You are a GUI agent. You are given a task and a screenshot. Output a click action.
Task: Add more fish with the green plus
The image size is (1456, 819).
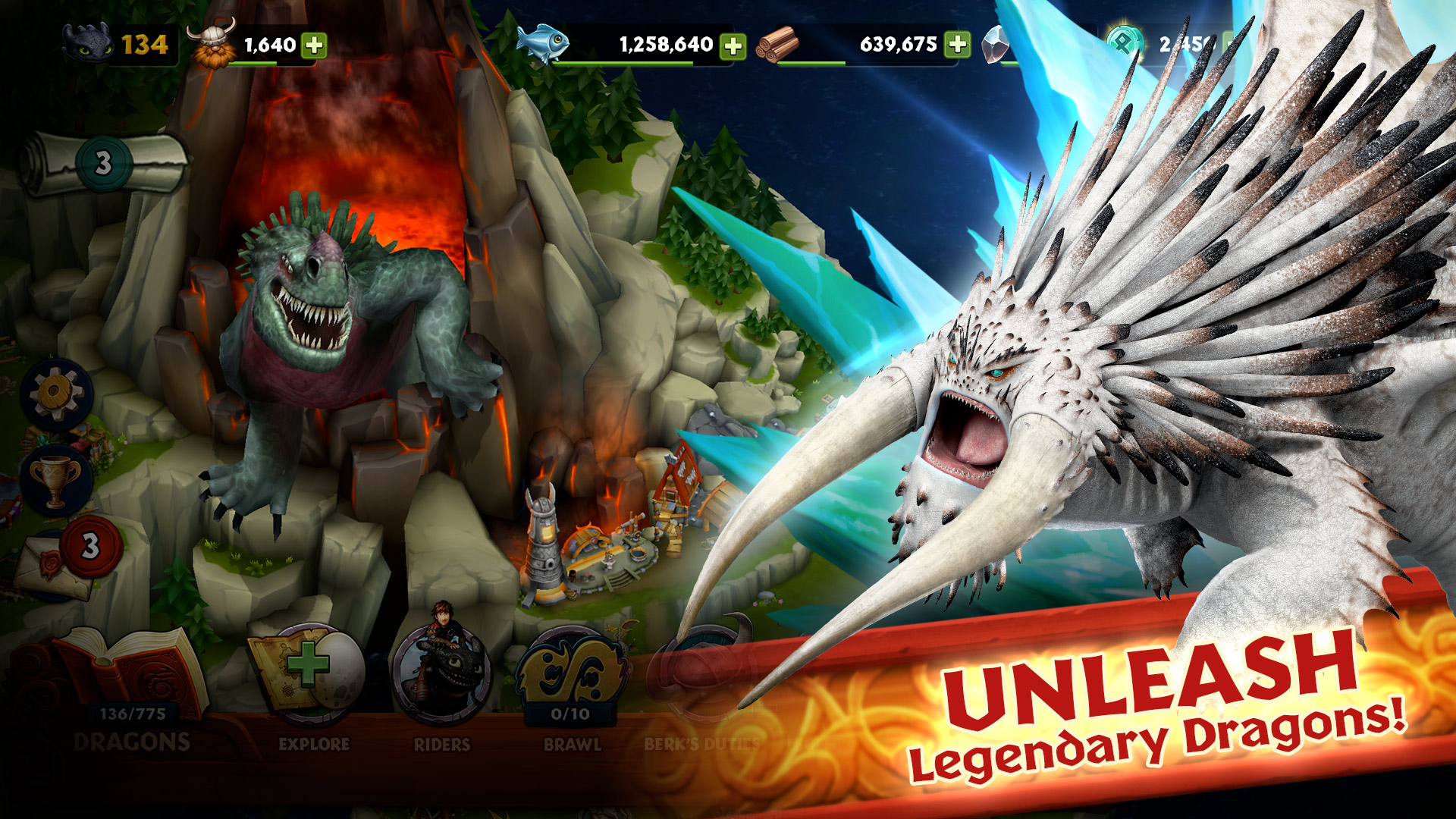tap(732, 48)
